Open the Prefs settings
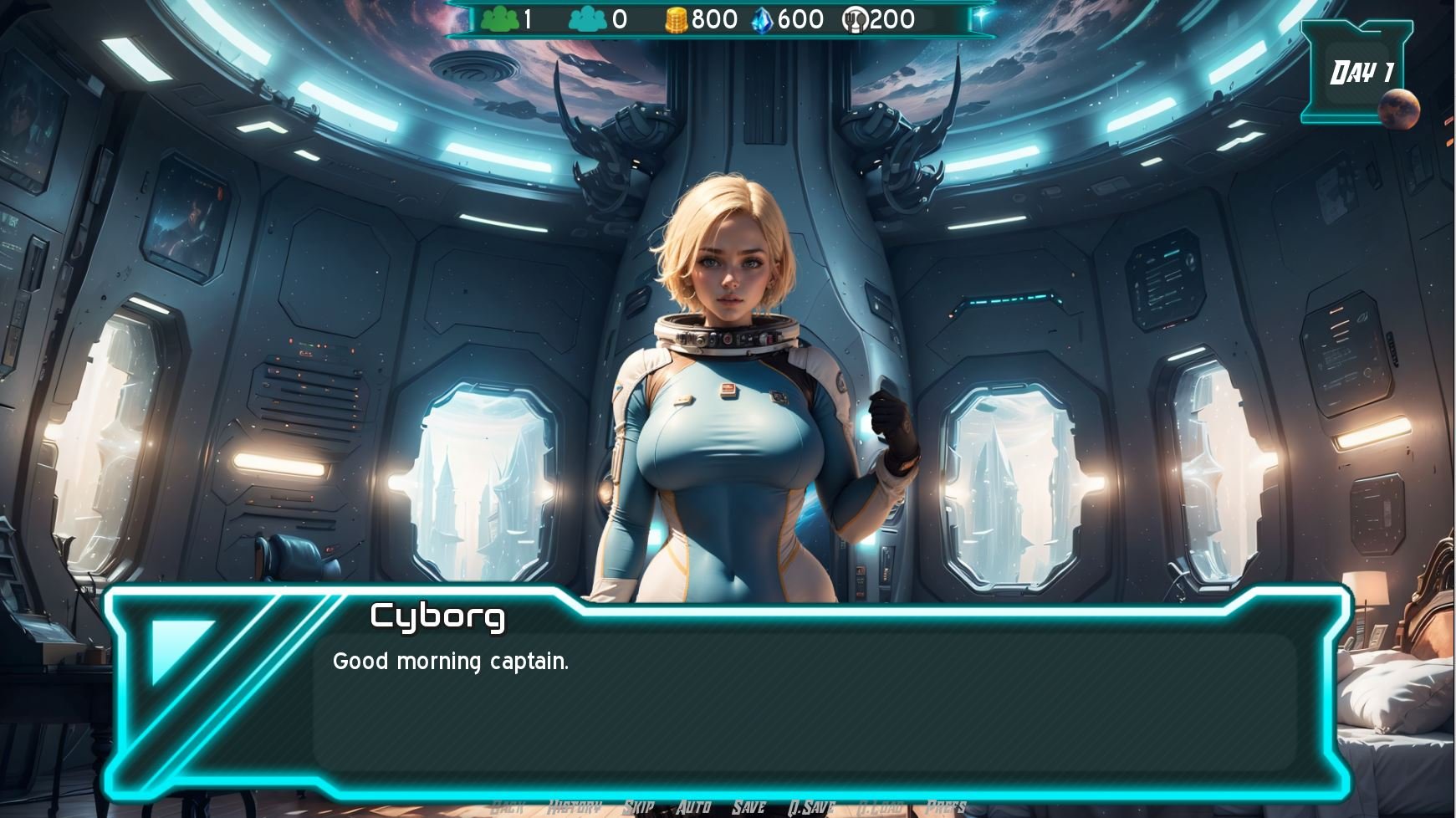Image resolution: width=1456 pixels, height=818 pixels. (x=946, y=806)
